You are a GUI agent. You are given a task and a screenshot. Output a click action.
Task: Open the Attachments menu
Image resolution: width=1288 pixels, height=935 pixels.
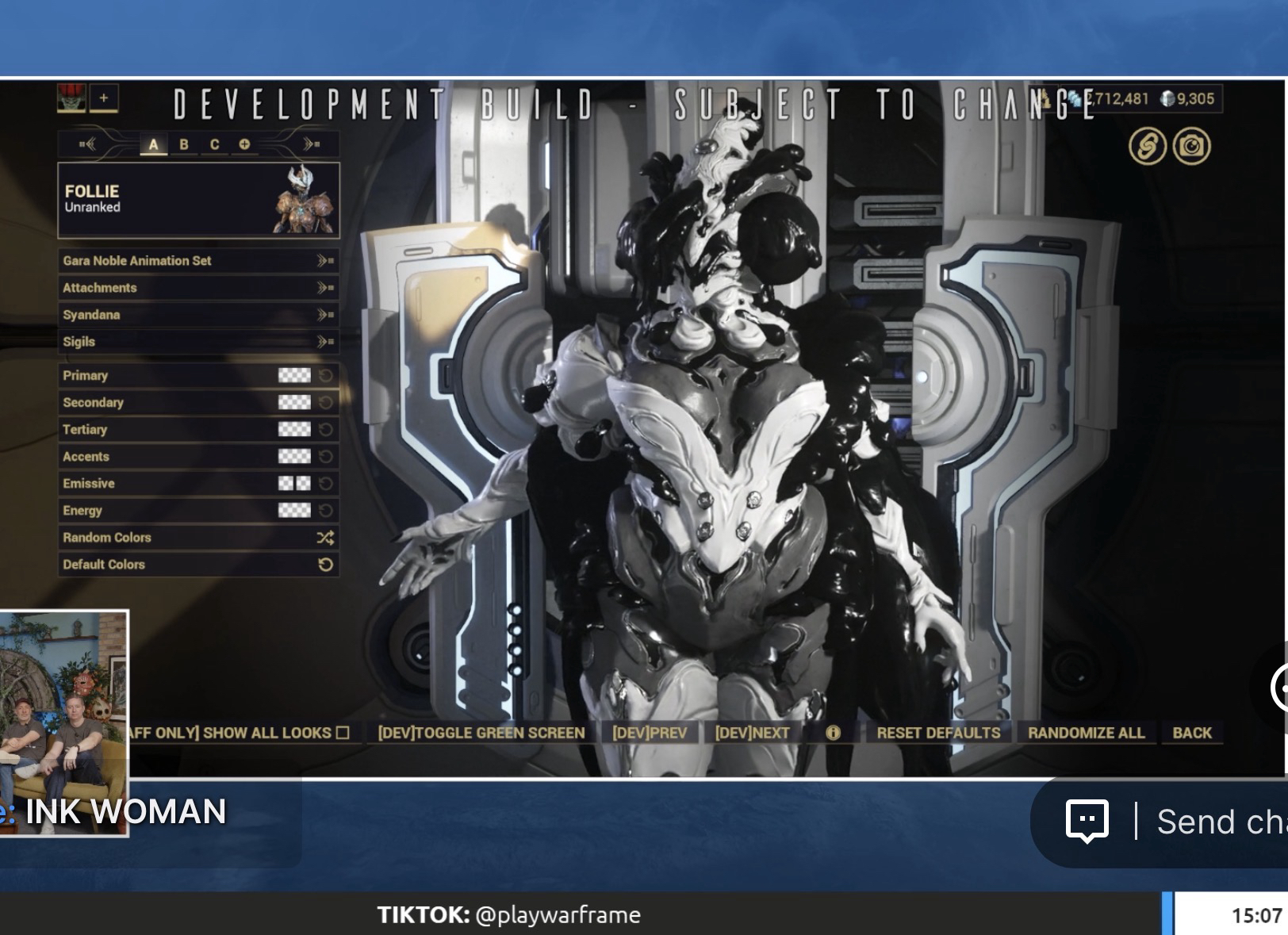[198, 288]
